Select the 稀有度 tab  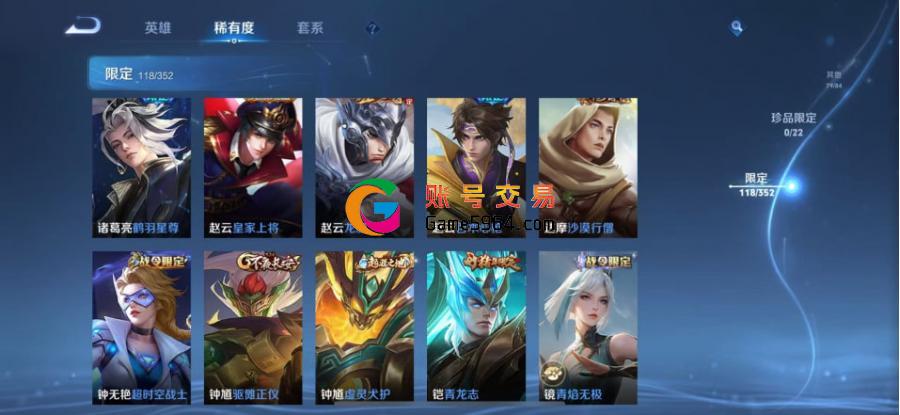(x=233, y=28)
